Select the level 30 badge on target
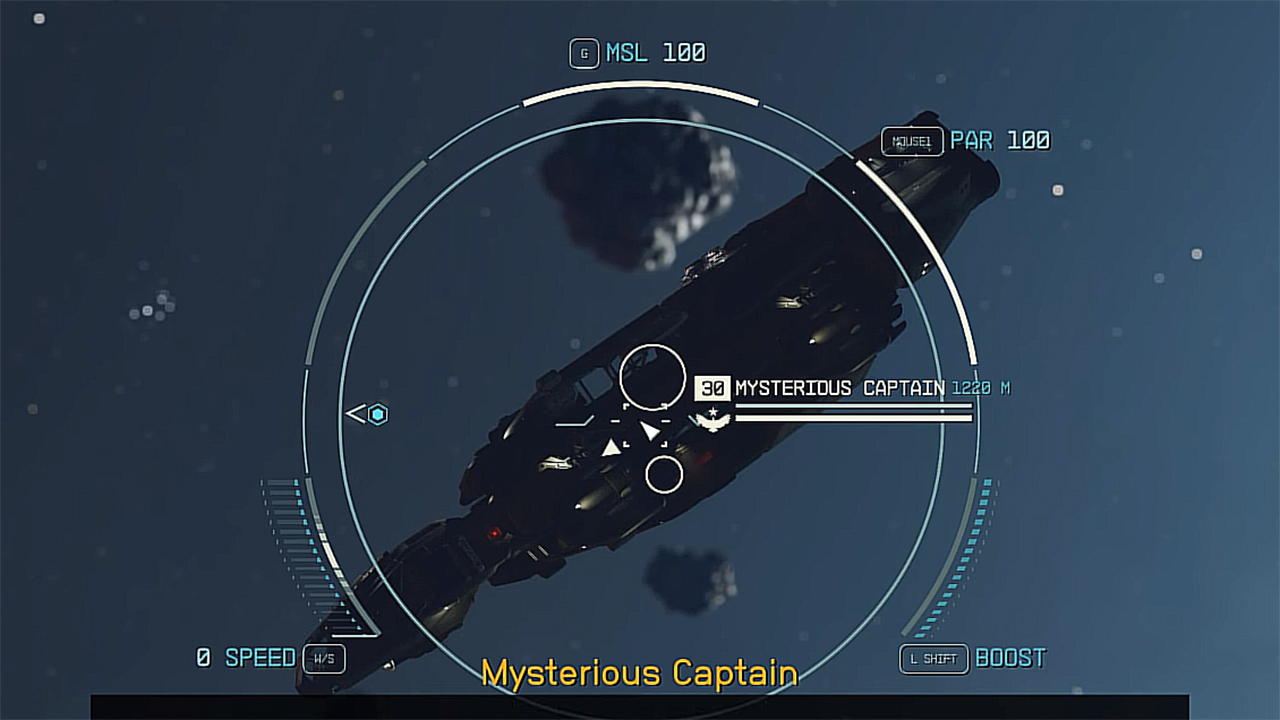This screenshot has height=720, width=1280. pos(714,388)
